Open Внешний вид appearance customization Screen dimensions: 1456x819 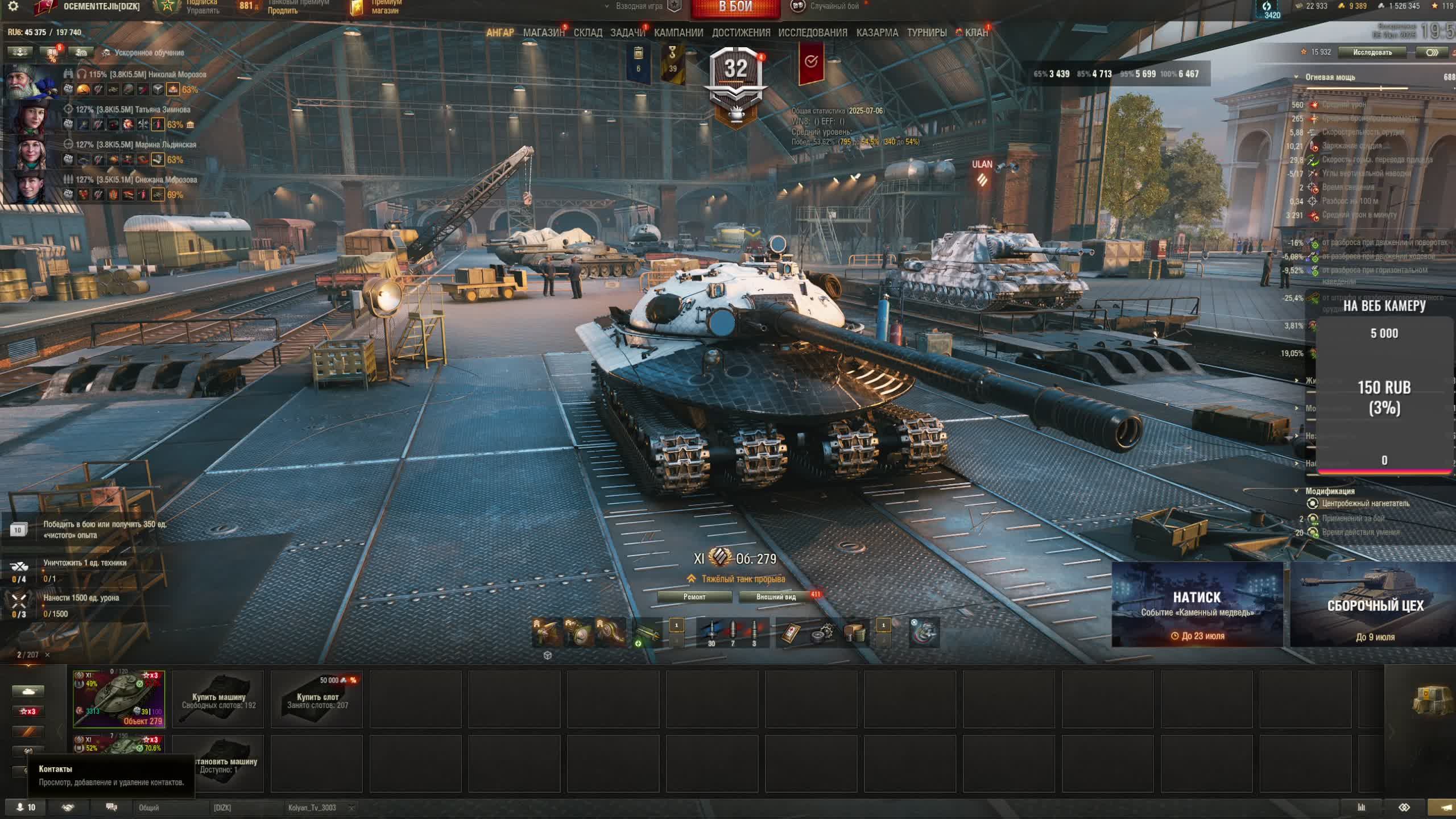[776, 597]
